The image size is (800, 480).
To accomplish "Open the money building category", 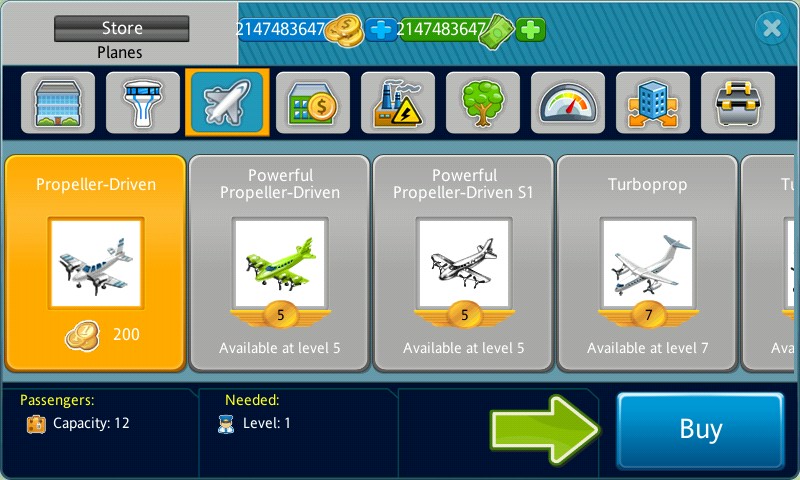I will [313, 103].
